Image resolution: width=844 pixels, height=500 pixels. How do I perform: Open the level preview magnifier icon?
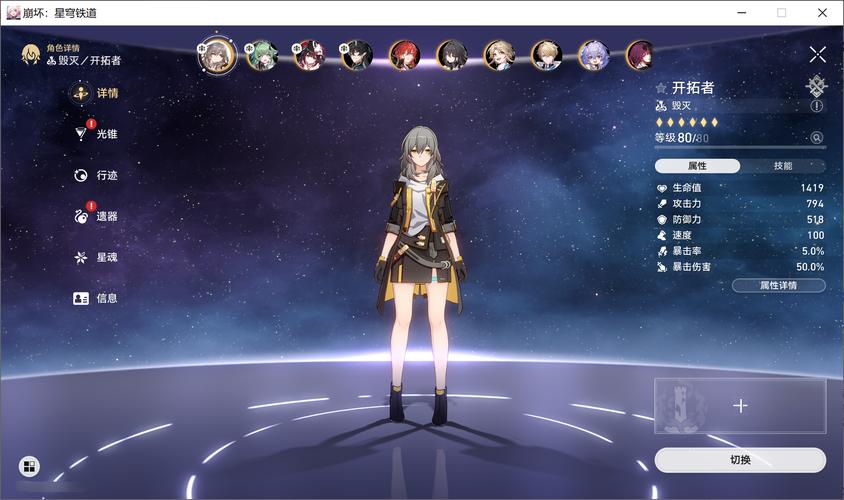817,138
